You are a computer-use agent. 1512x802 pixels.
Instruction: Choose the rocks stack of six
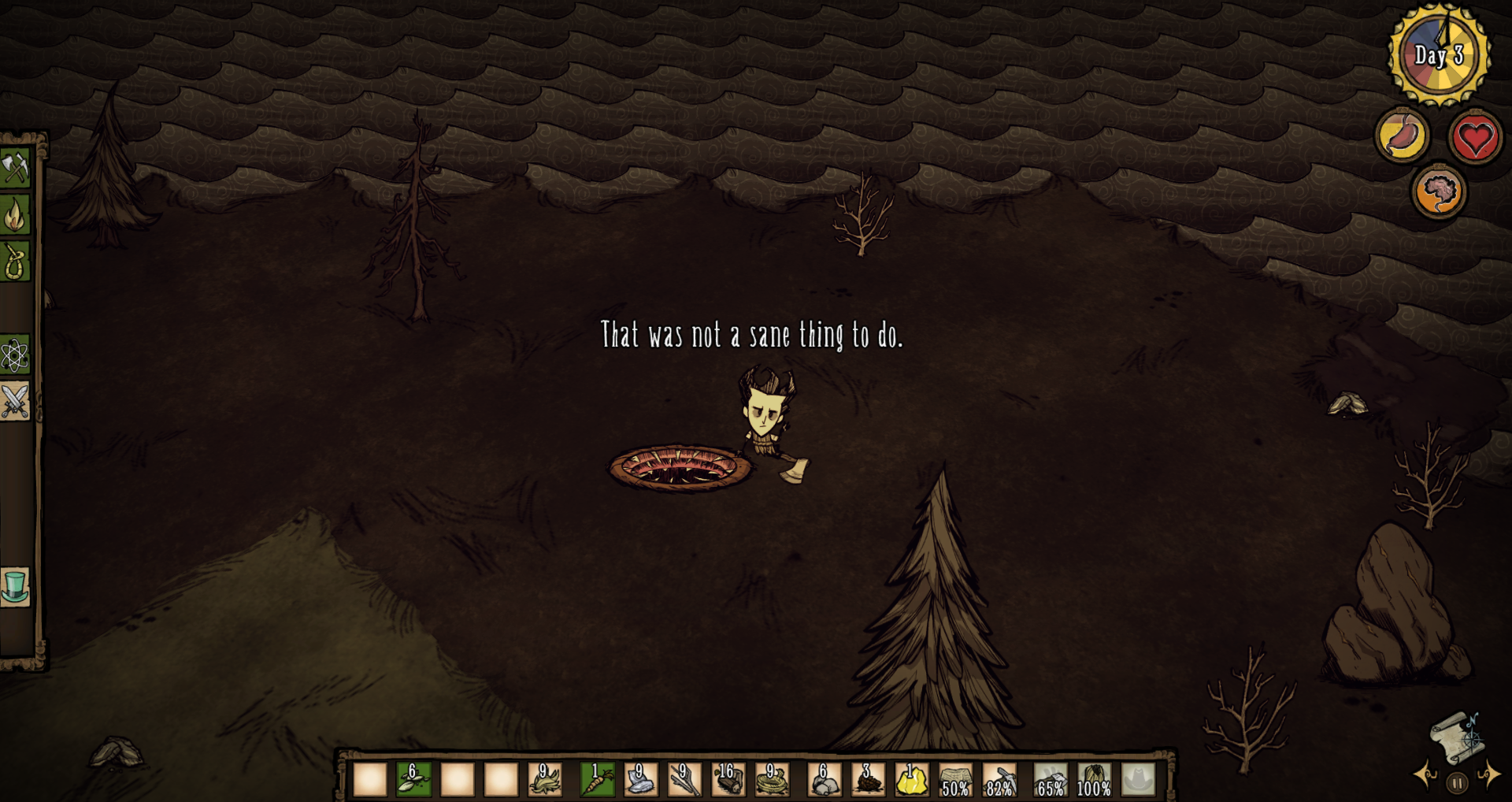[x=825, y=779]
